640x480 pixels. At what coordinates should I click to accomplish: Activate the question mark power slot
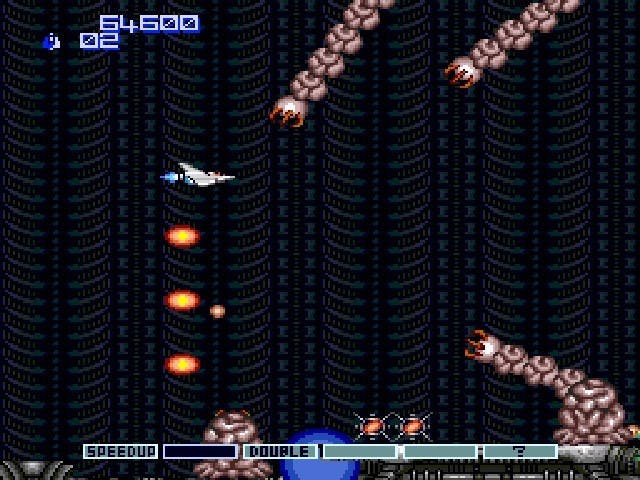[x=520, y=452]
